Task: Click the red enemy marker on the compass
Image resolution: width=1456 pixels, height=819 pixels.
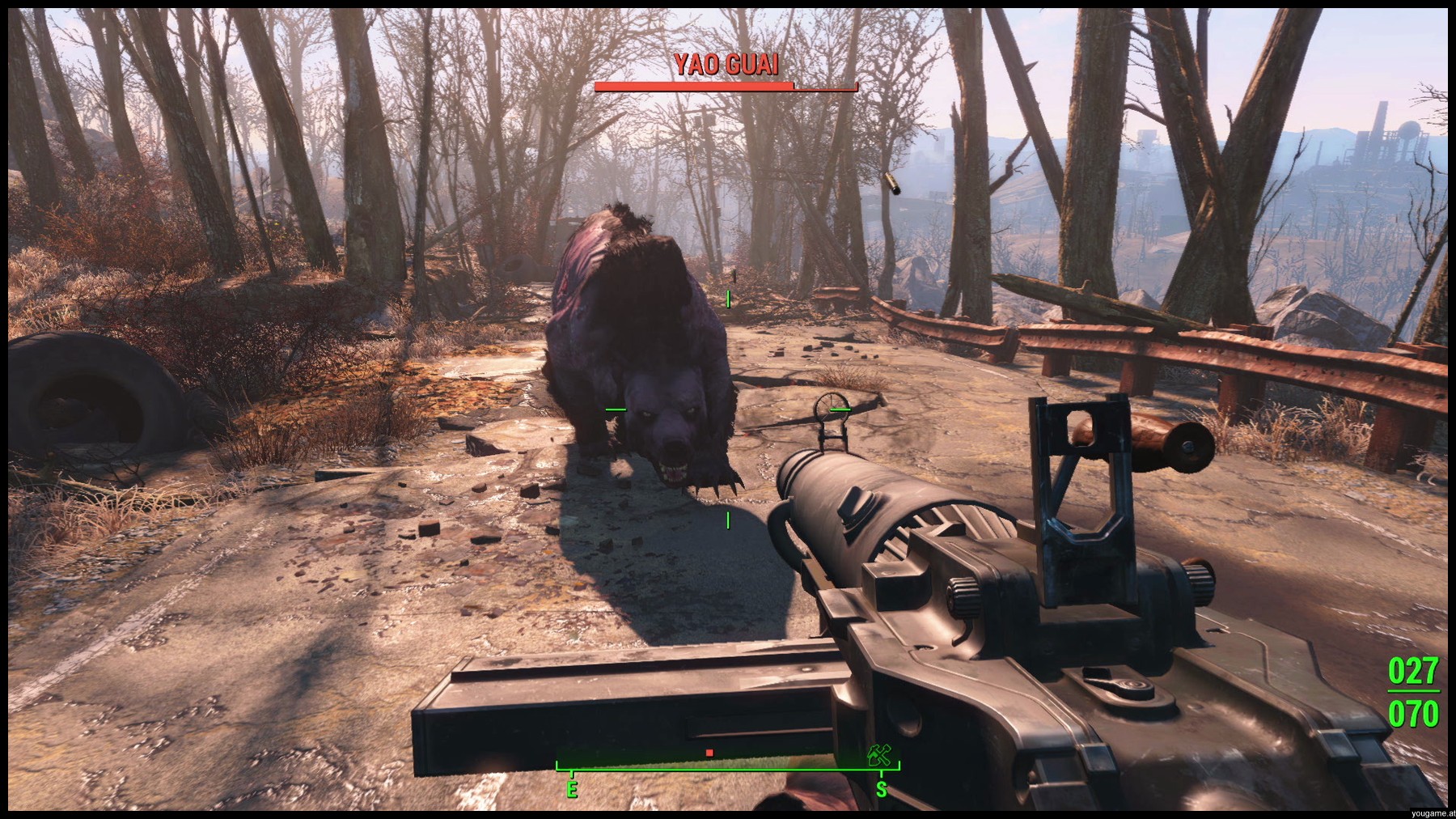Action: (709, 753)
